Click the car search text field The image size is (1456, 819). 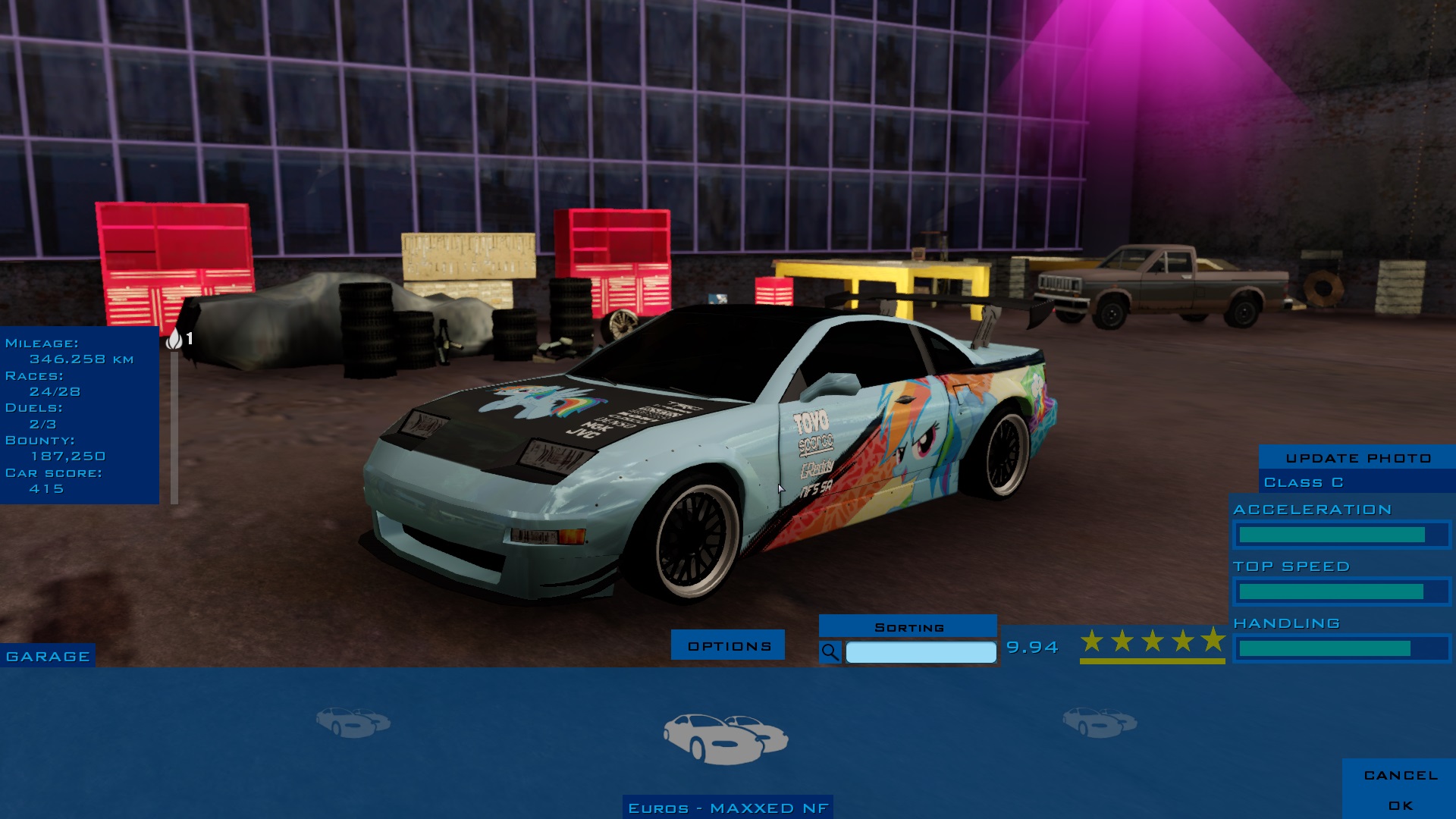click(921, 652)
